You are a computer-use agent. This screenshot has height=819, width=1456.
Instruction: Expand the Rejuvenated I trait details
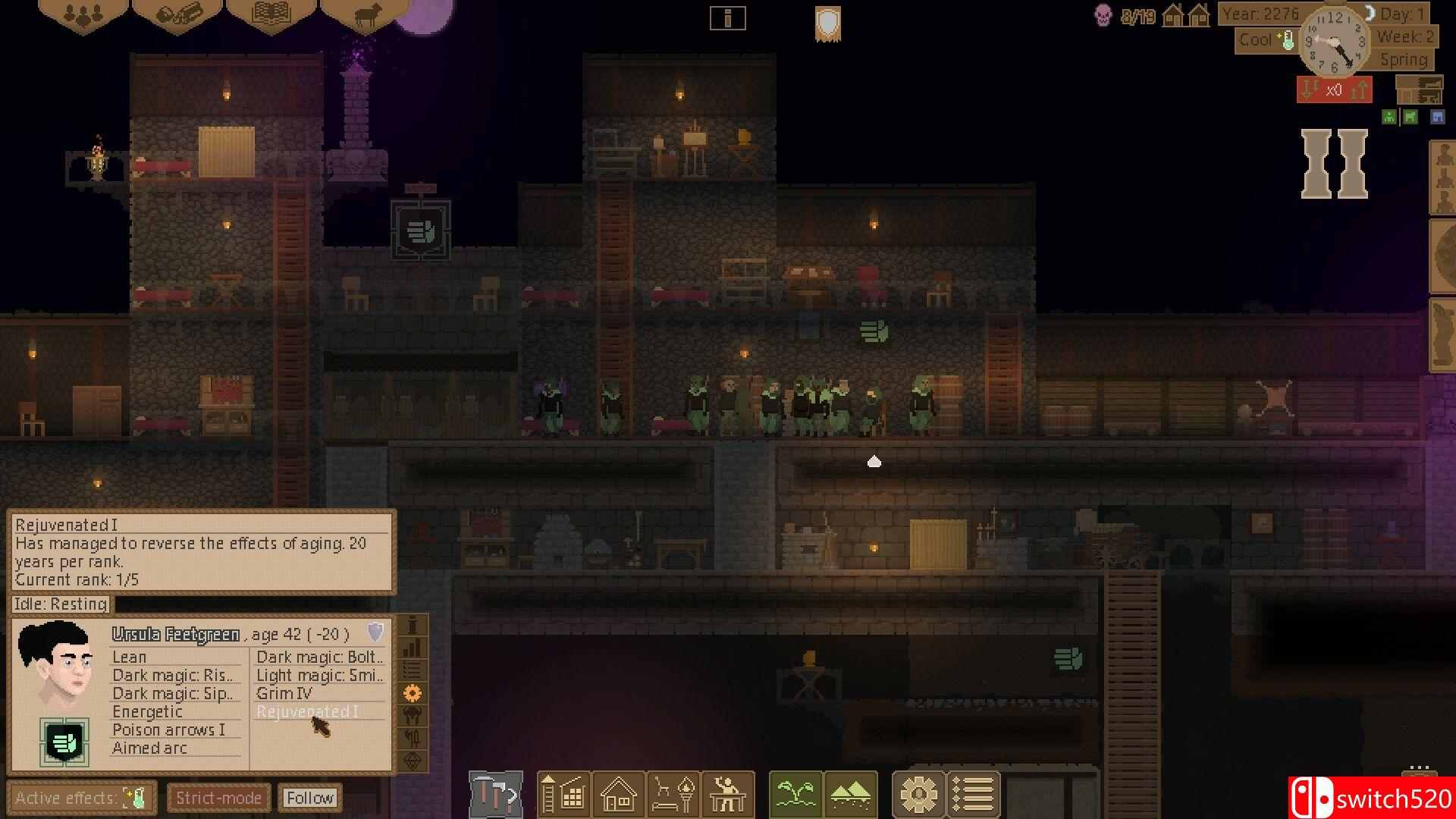point(306,711)
